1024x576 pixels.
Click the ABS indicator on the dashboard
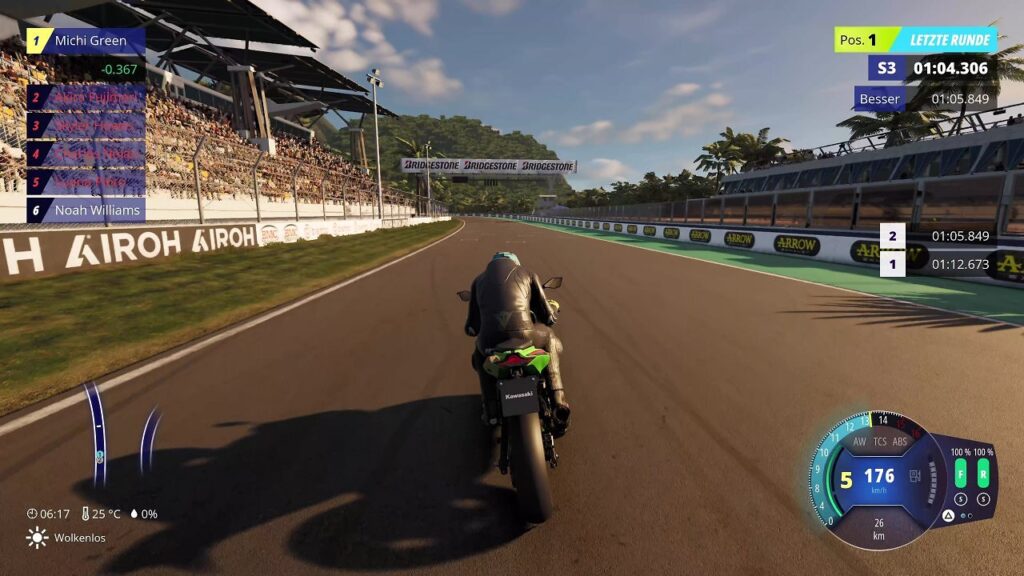(900, 441)
